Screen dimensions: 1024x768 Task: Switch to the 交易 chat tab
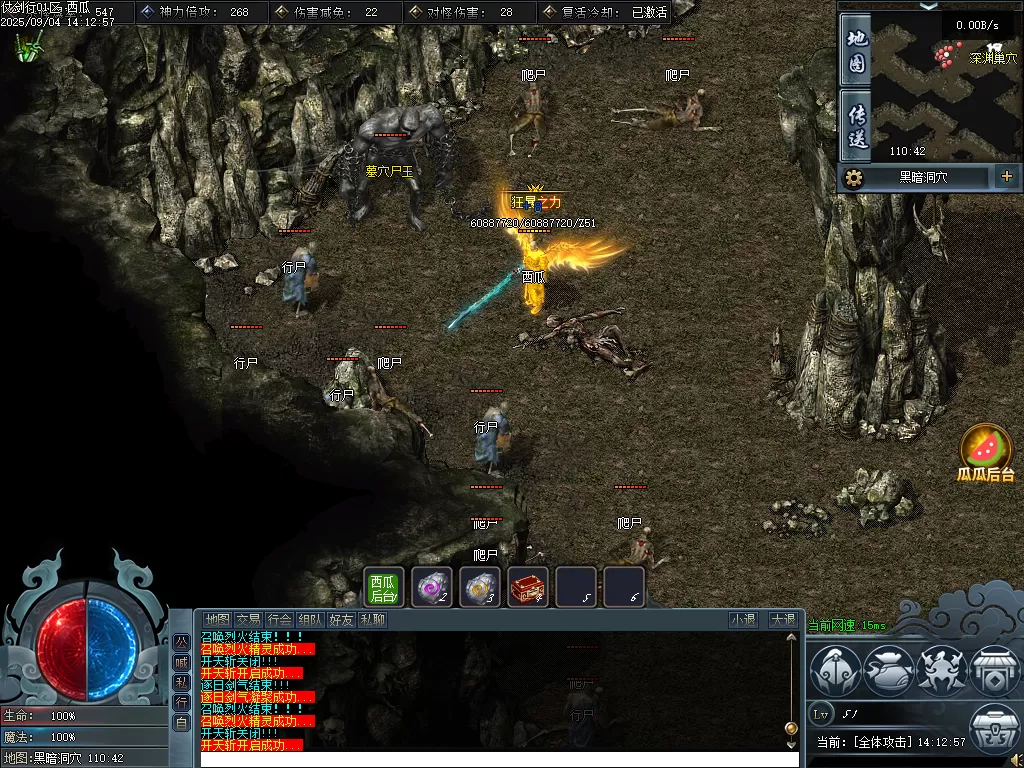click(x=248, y=620)
